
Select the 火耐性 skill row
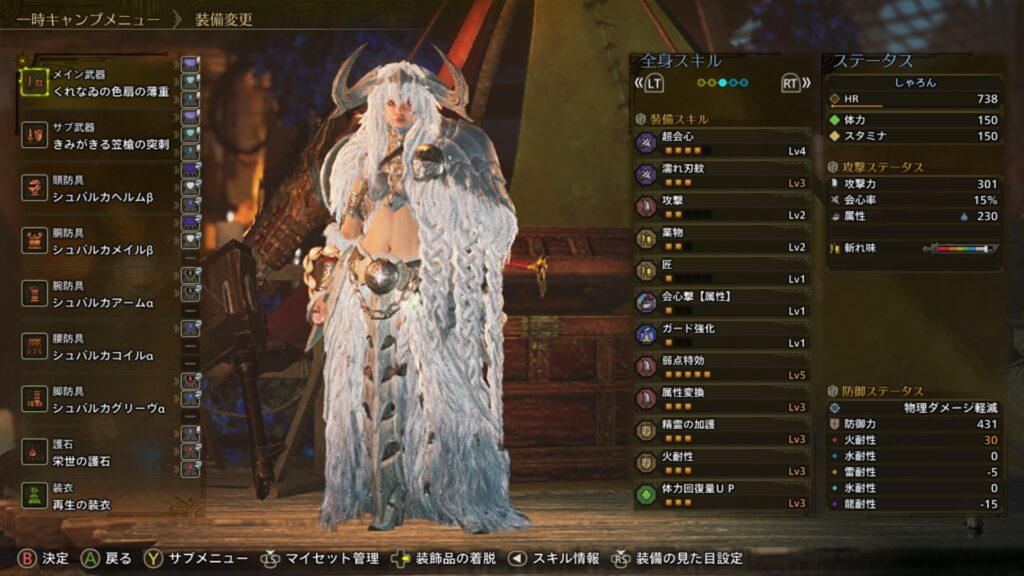722,463
